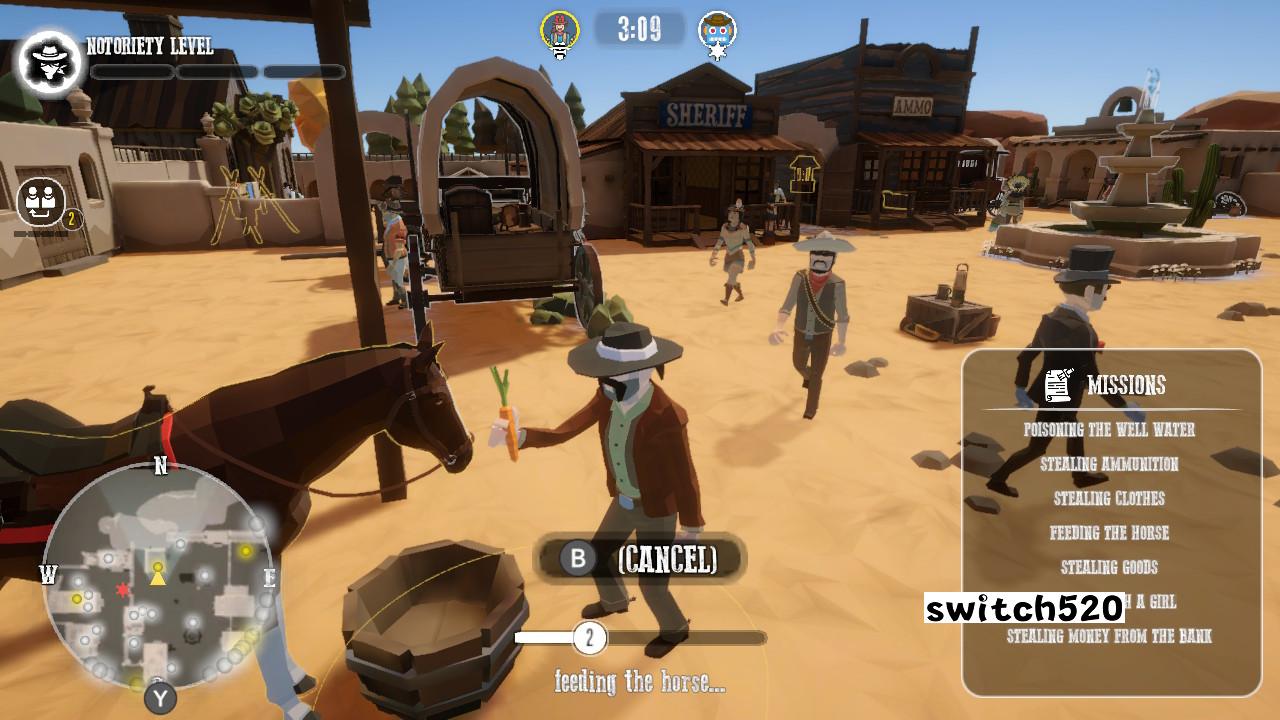This screenshot has width=1280, height=720.
Task: Click the match timer showing 3:09
Action: [x=639, y=30]
